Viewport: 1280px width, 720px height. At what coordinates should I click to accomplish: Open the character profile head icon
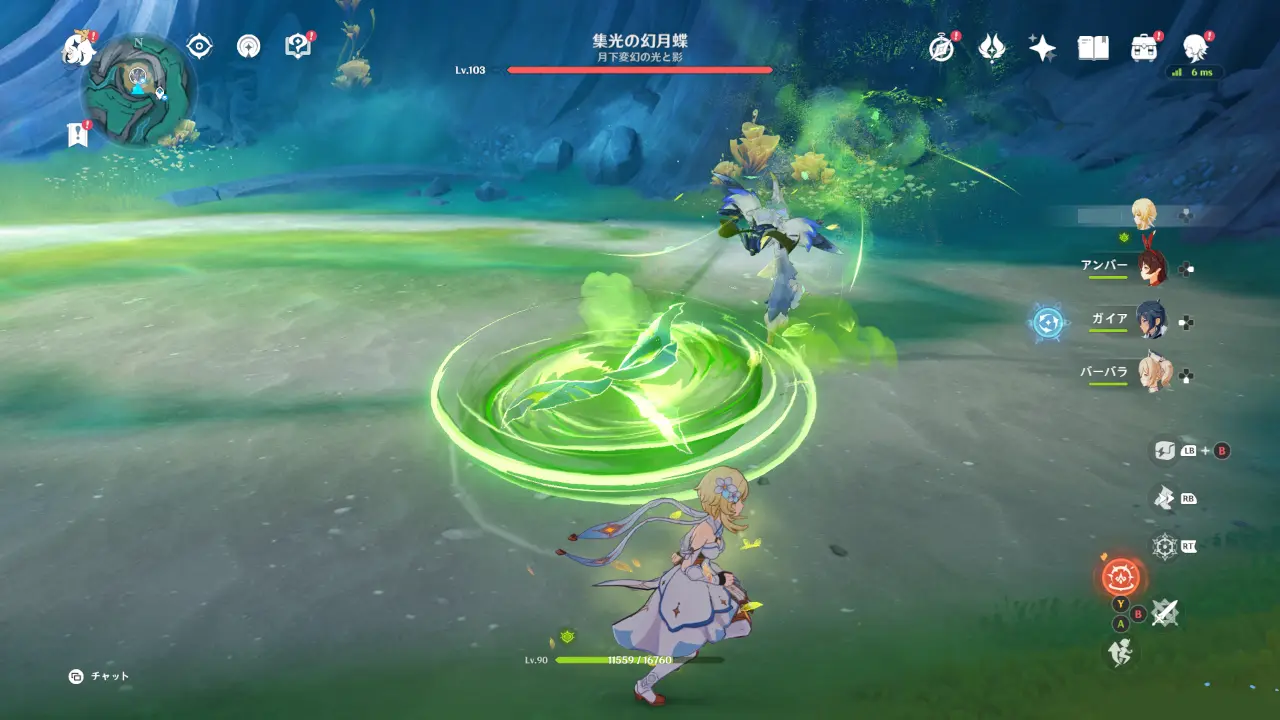pos(1194,47)
